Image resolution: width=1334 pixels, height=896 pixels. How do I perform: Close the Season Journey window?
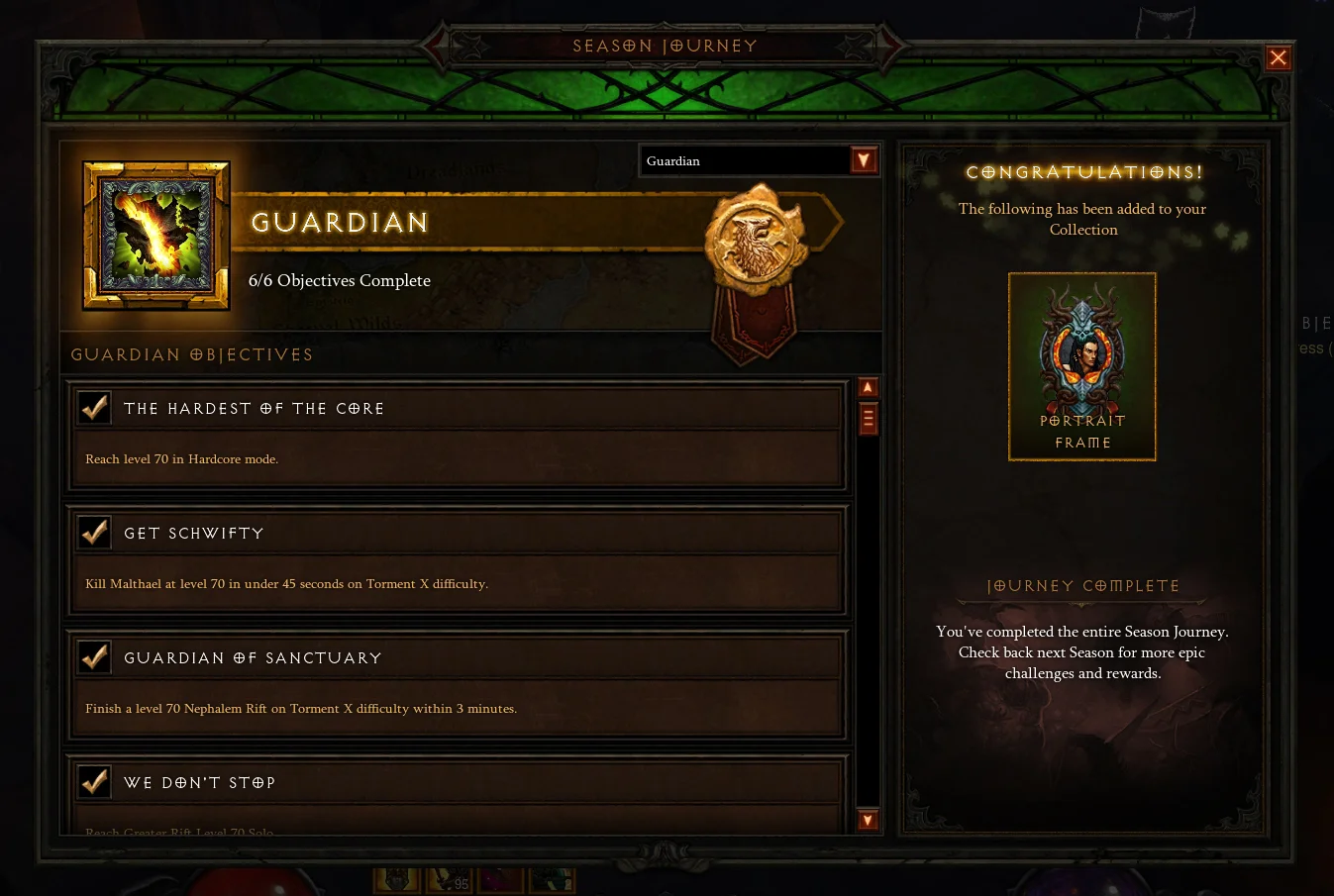click(x=1279, y=58)
